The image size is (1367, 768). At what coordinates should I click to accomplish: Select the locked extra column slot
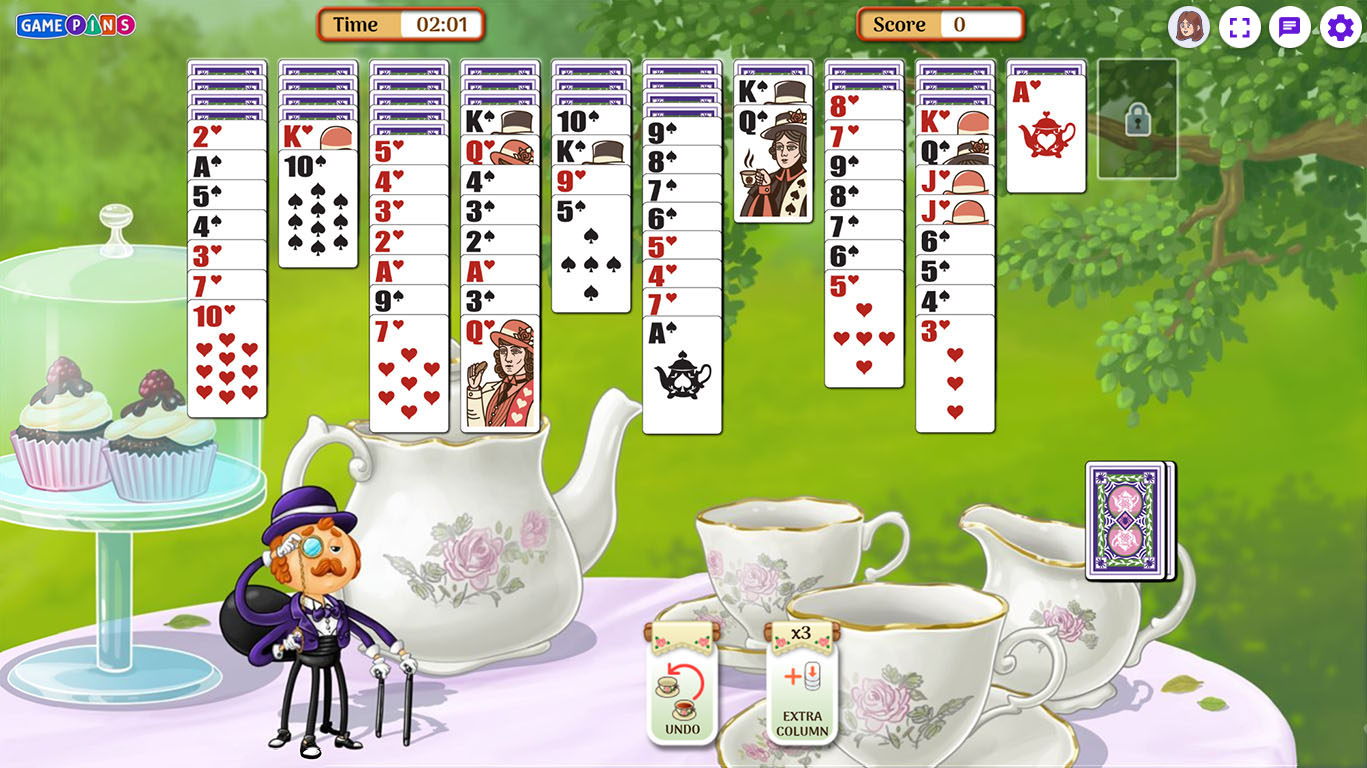click(x=1137, y=119)
